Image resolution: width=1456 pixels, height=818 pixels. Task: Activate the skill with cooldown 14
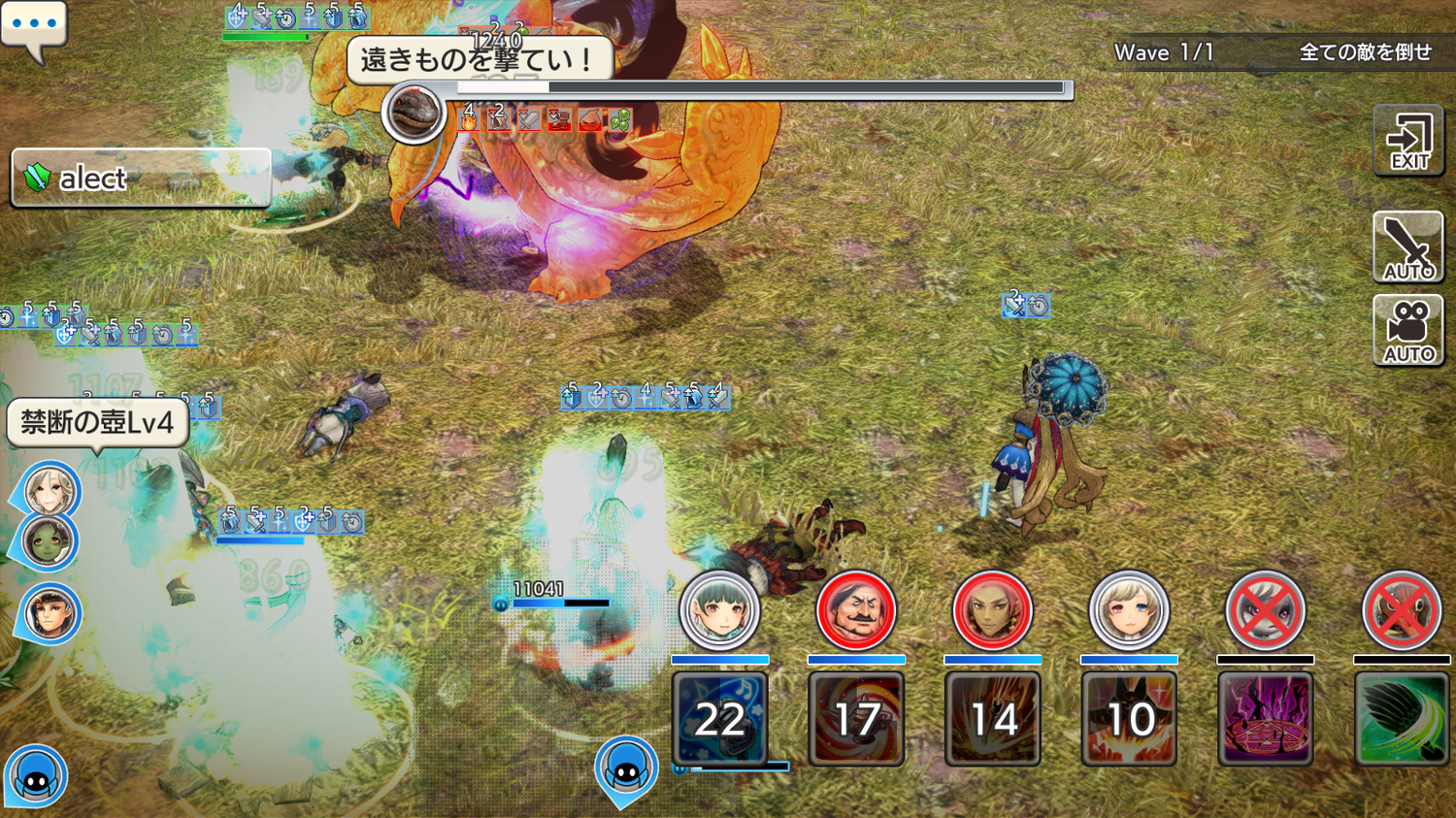(992, 719)
